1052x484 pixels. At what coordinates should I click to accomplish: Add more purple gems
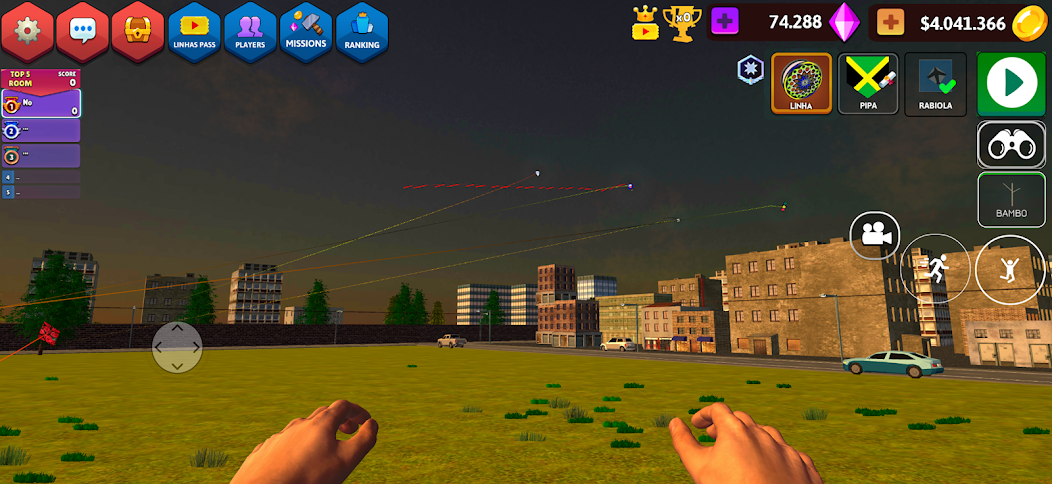coord(725,22)
